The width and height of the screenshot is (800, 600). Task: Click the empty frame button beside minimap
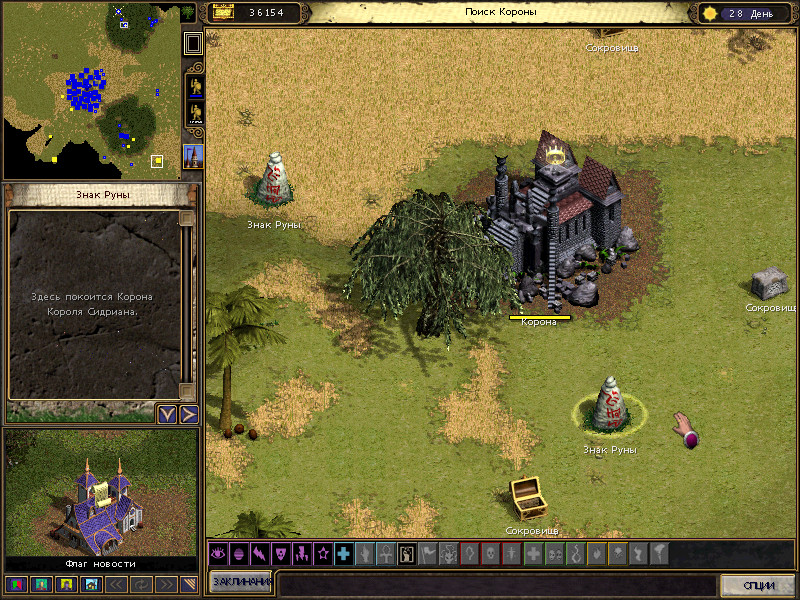pos(194,43)
